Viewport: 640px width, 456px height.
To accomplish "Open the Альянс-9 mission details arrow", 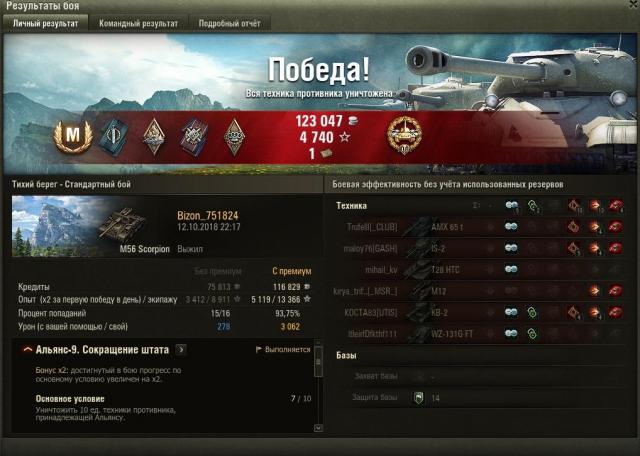I will click(x=180, y=350).
